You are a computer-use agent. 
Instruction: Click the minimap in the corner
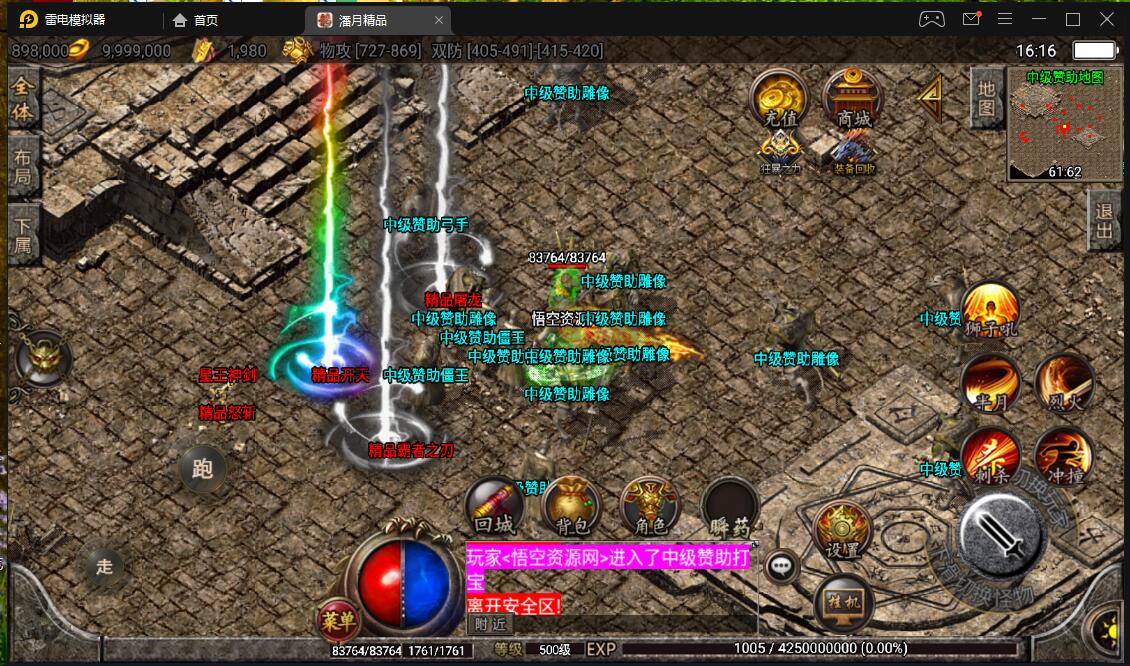click(1064, 124)
